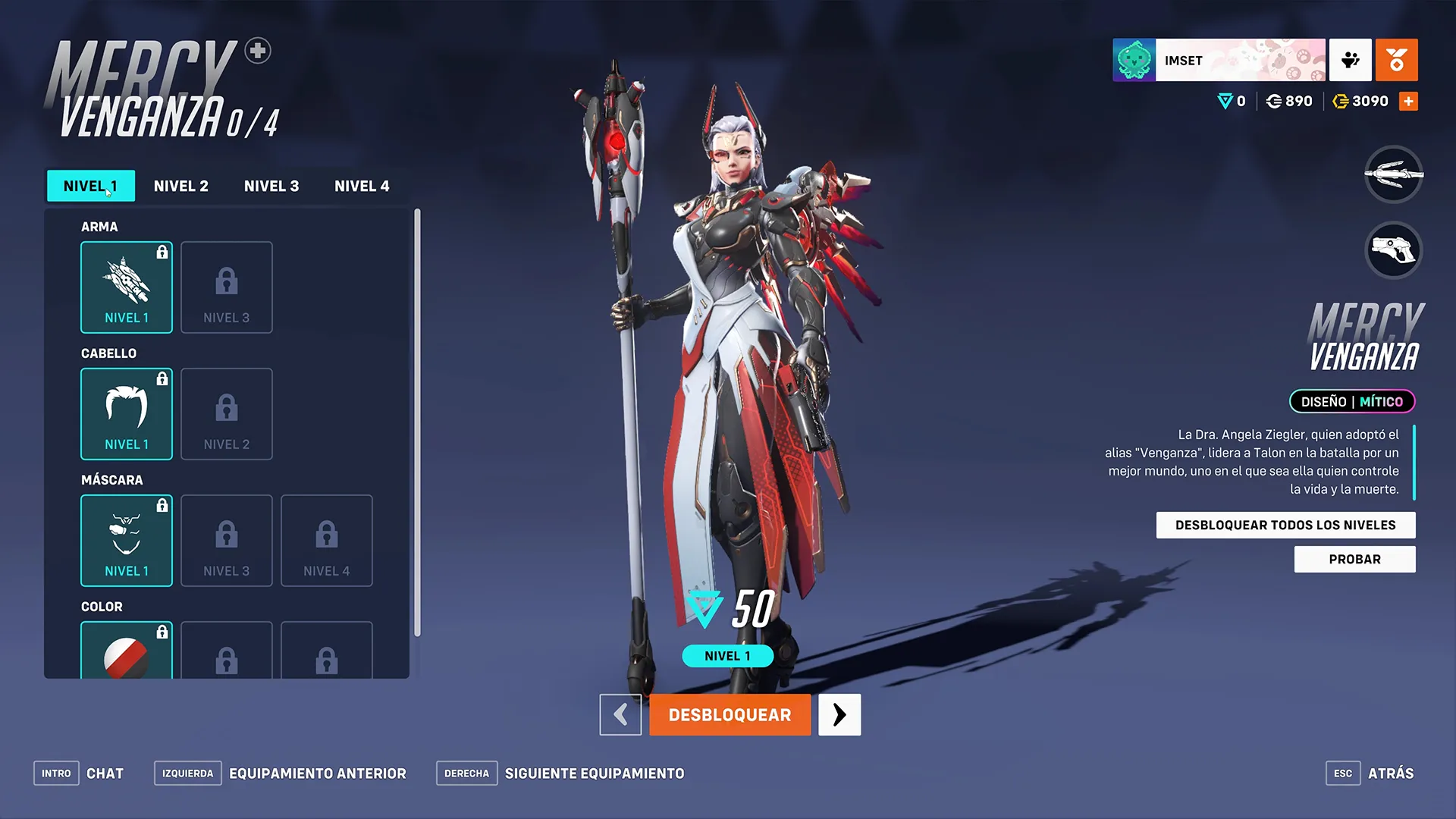
Task: Try the skin with the Probar button
Action: [x=1354, y=560]
